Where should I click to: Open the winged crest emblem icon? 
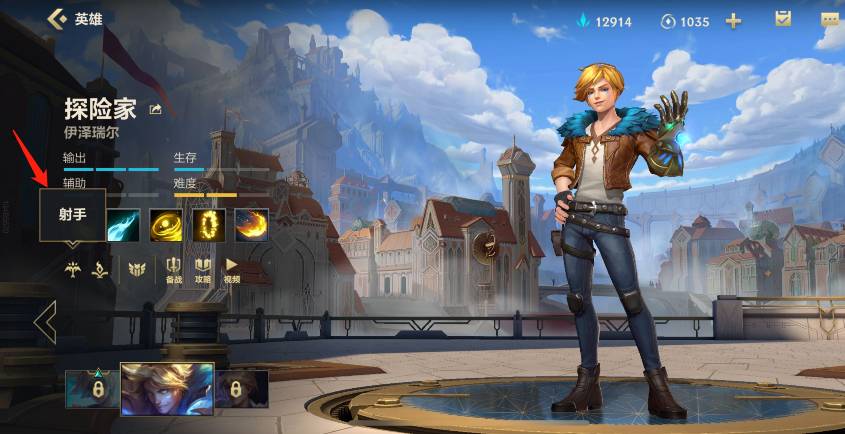pos(137,268)
